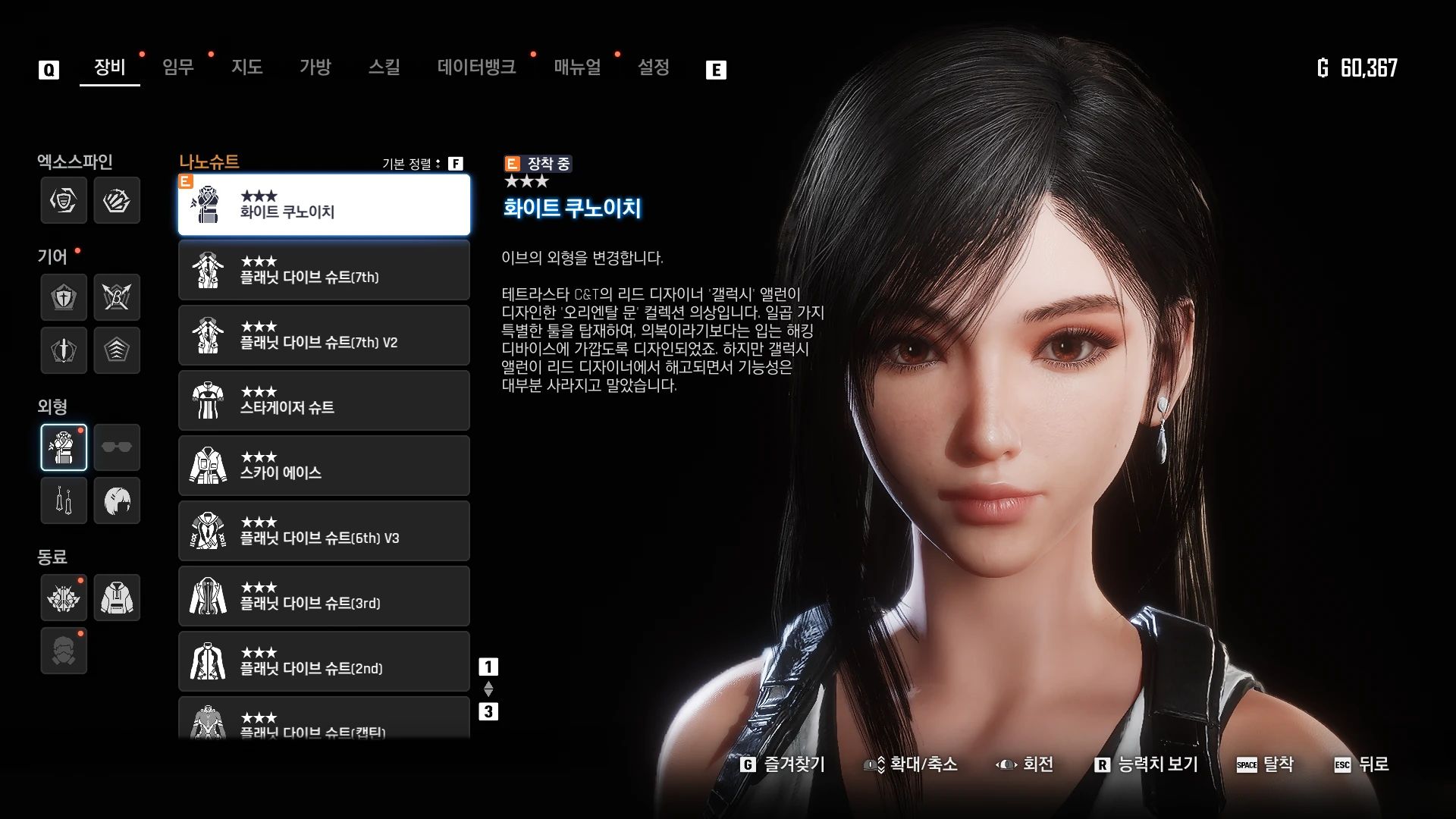The image size is (1456, 819).
Task: Select the sunglasses appearance slot
Action: [117, 447]
